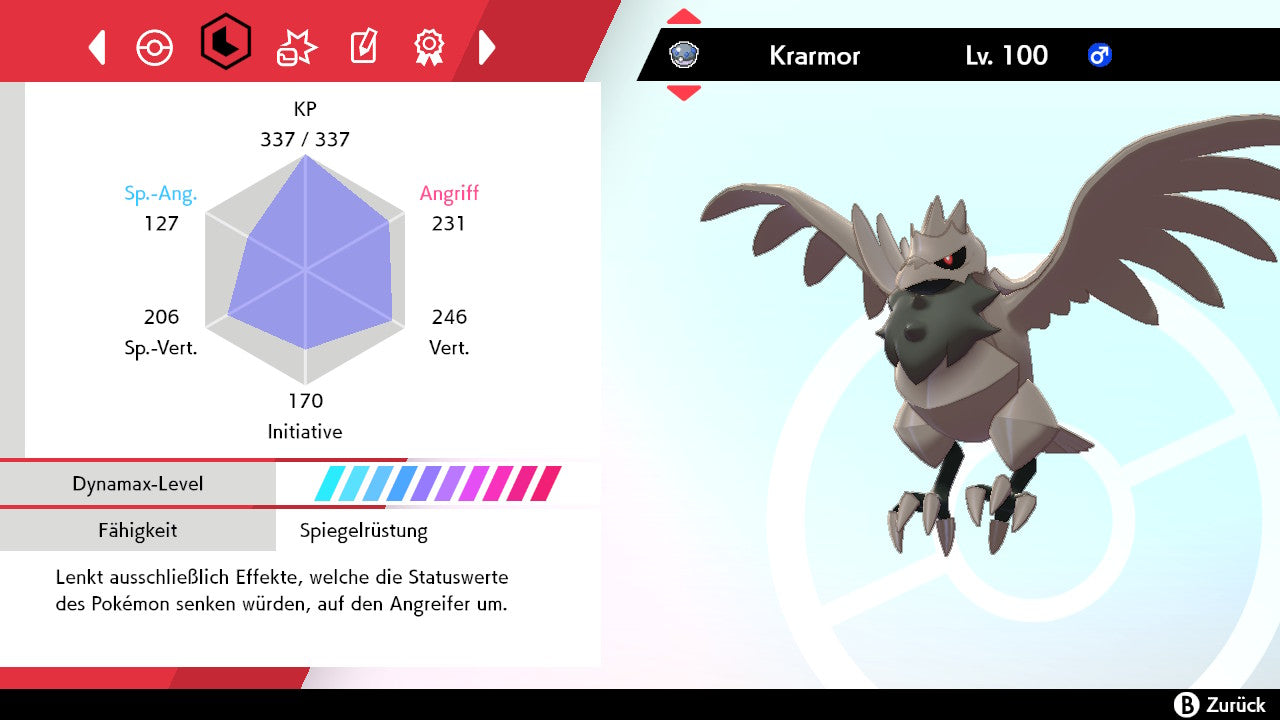Select the hexagon stats tab
This screenshot has width=1280, height=720.
pyautogui.click(x=225, y=42)
